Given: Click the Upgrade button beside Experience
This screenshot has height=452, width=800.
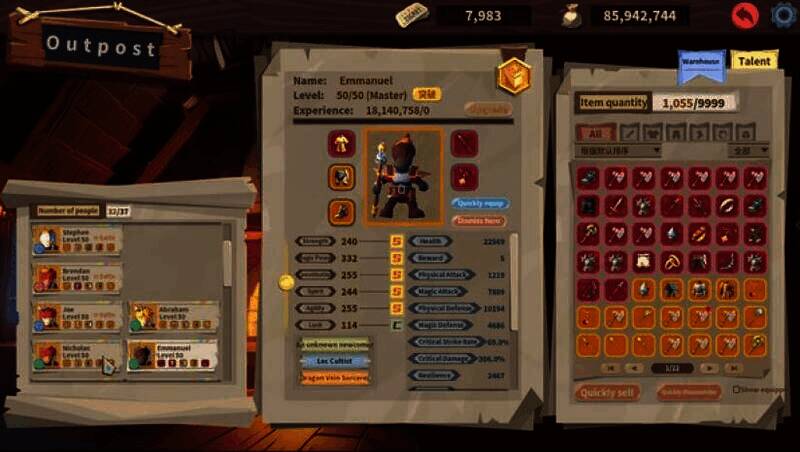Looking at the screenshot, I should [x=487, y=109].
